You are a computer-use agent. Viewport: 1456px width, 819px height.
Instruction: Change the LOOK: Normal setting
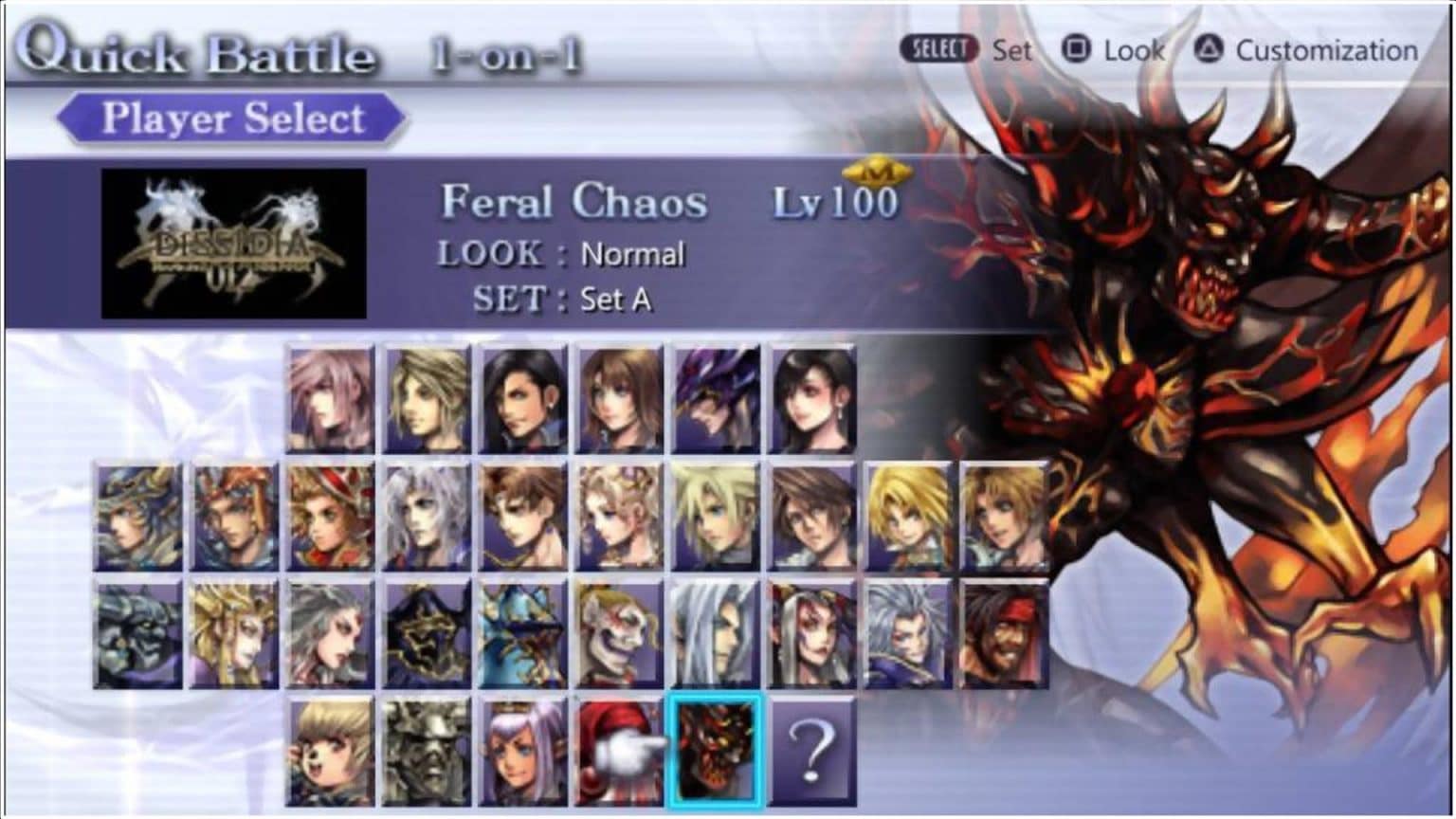point(632,254)
